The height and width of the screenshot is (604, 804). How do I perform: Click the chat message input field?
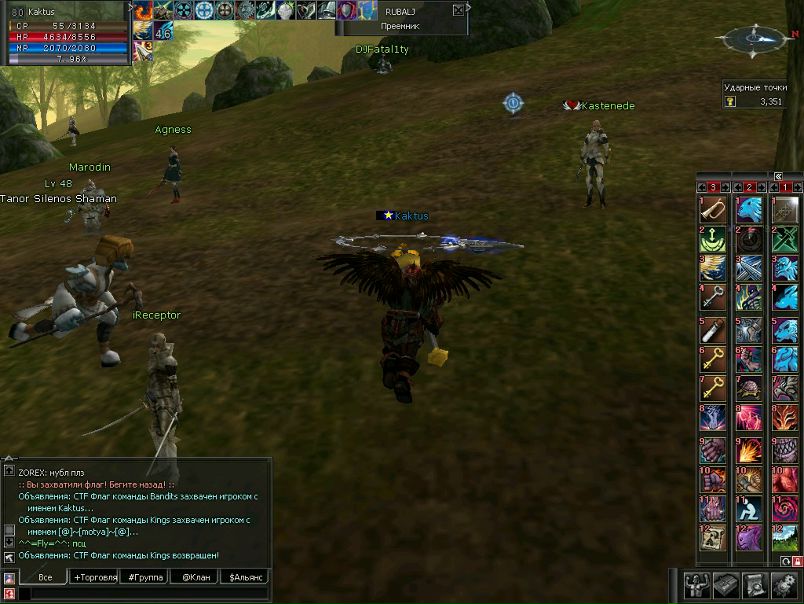click(145, 593)
